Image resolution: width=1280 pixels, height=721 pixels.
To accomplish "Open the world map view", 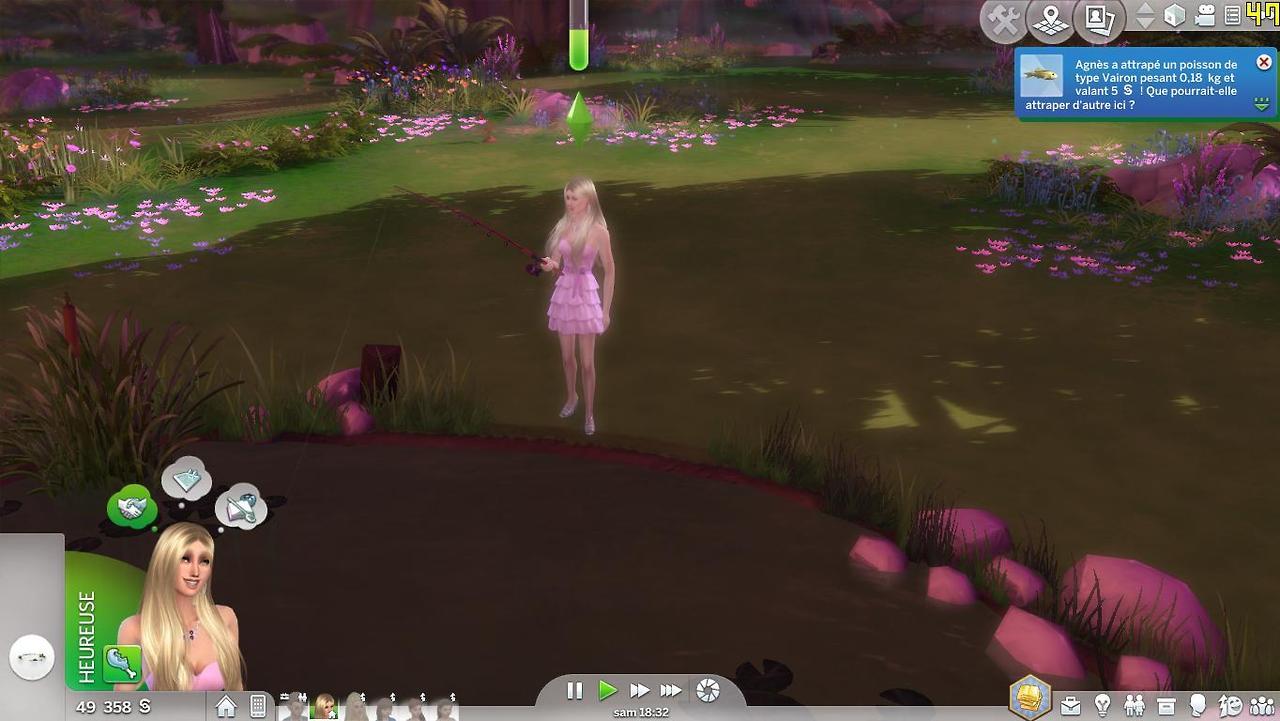I will [x=1051, y=20].
